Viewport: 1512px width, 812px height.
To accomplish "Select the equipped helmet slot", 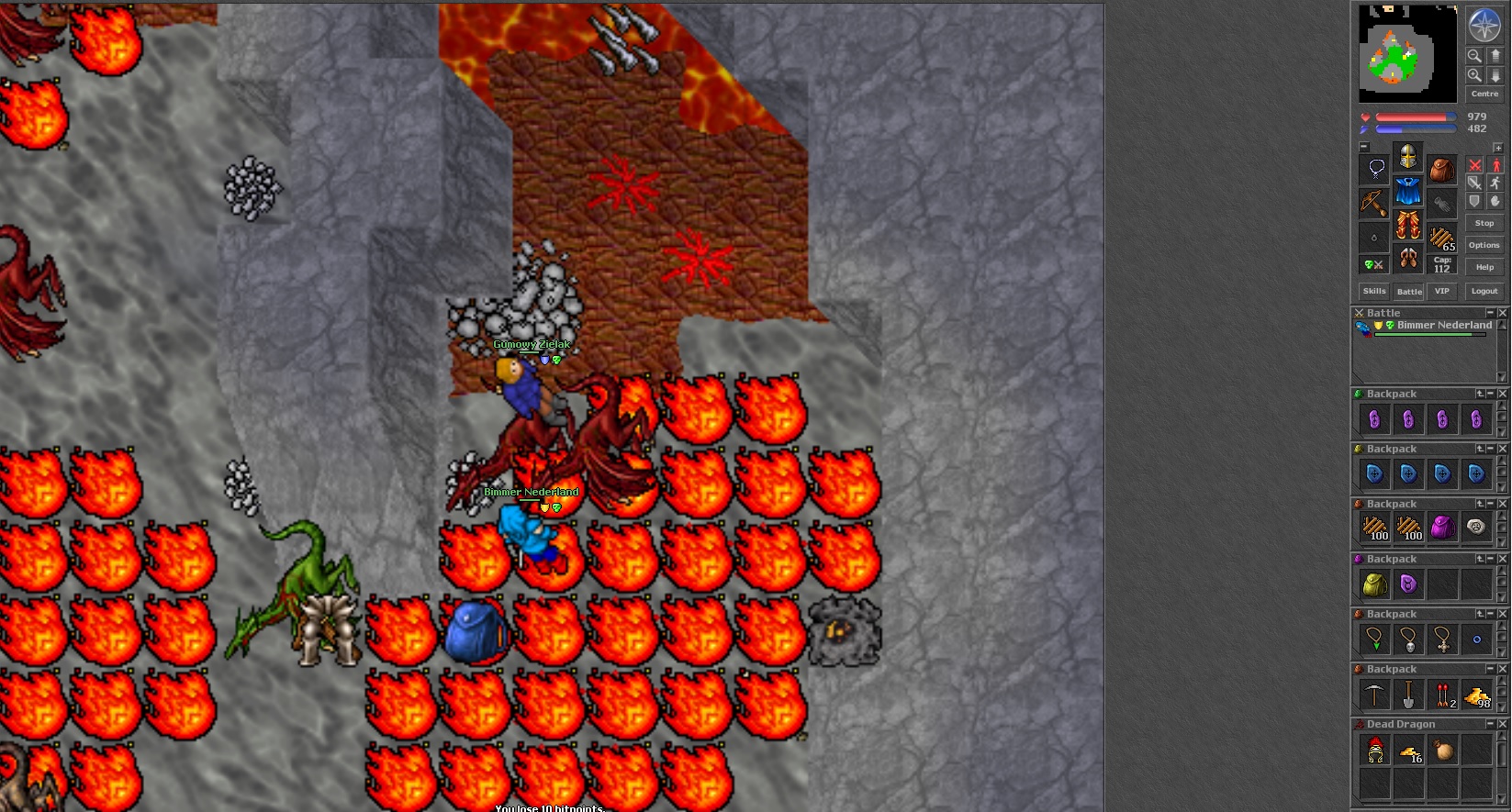I will [x=1407, y=157].
